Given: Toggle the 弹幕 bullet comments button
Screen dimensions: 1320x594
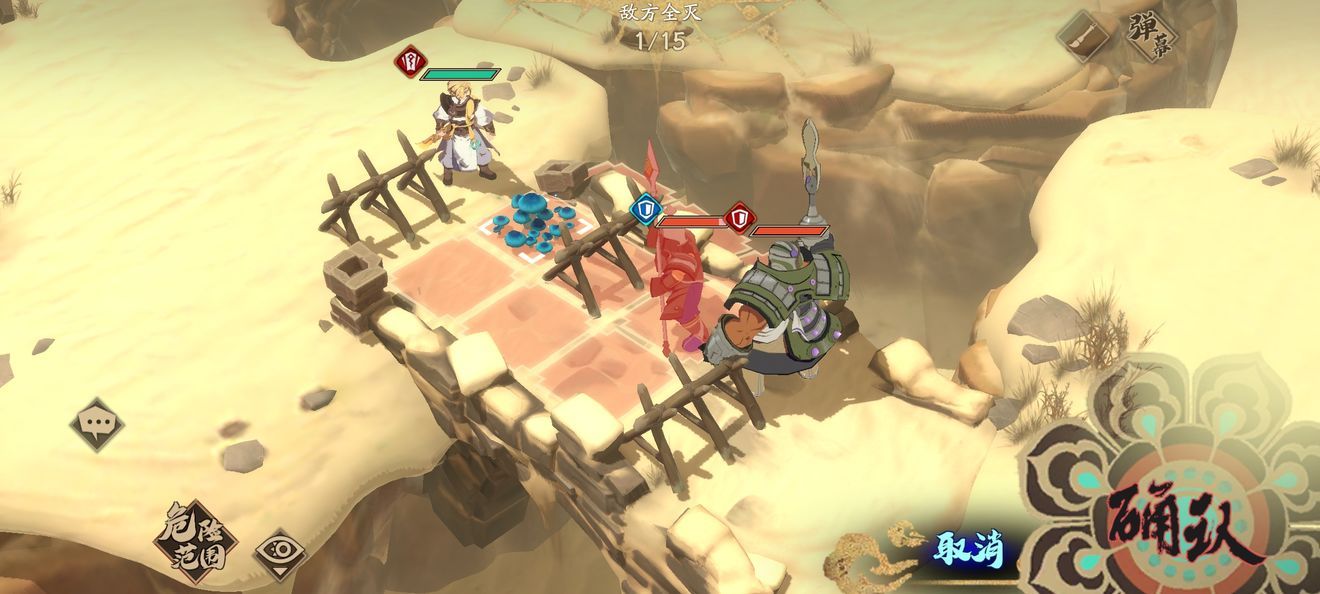Looking at the screenshot, I should pyautogui.click(x=1149, y=37).
